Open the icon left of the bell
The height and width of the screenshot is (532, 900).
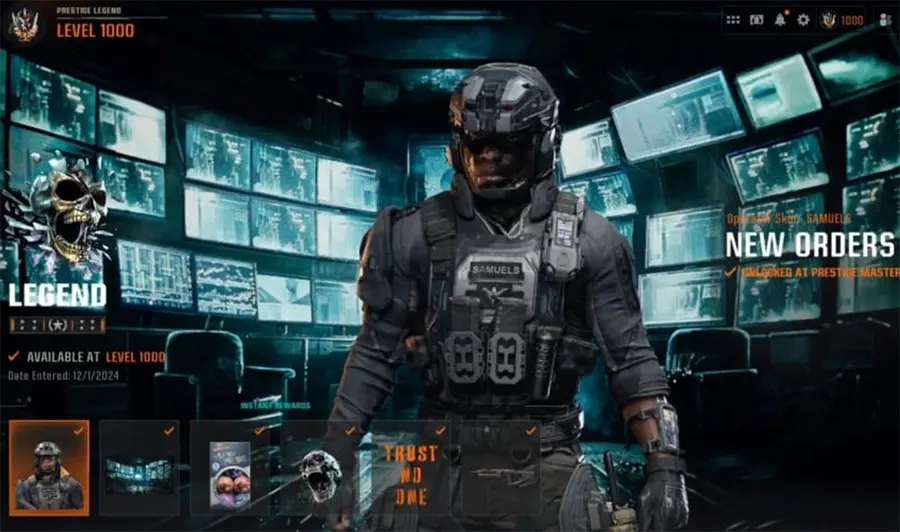(757, 20)
